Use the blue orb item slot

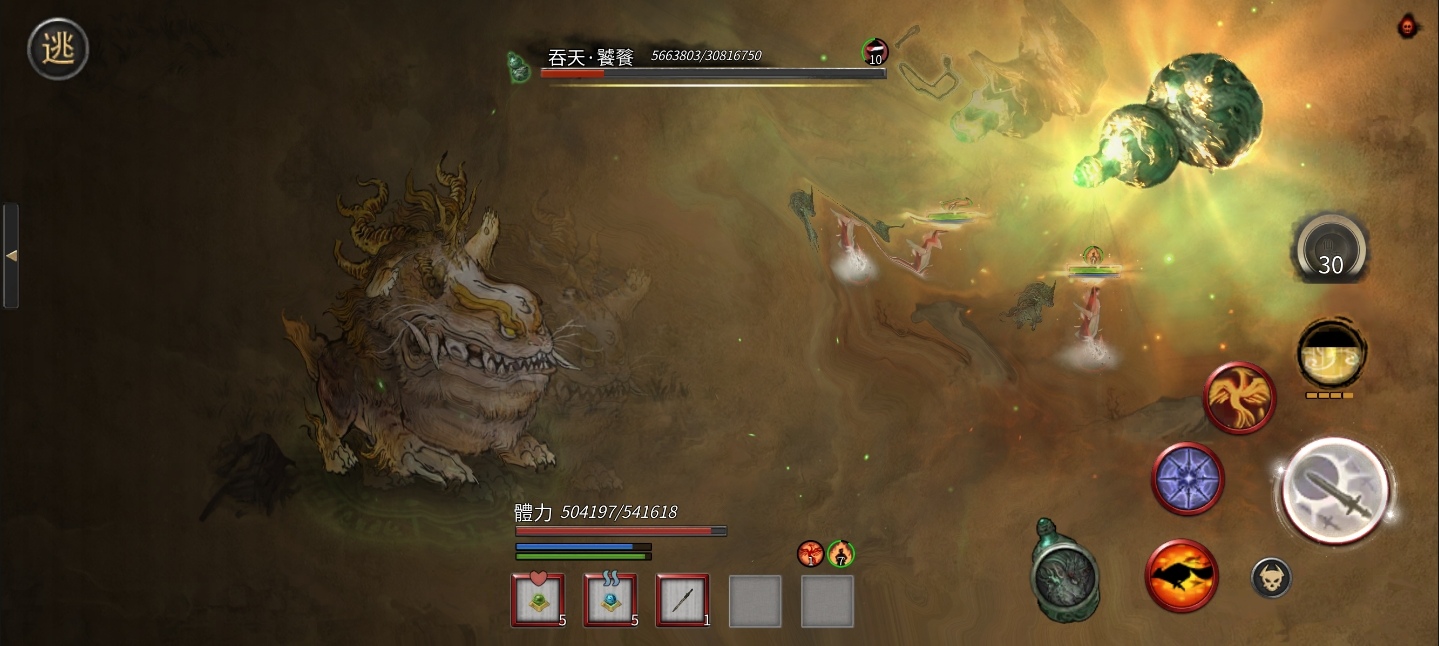click(610, 600)
